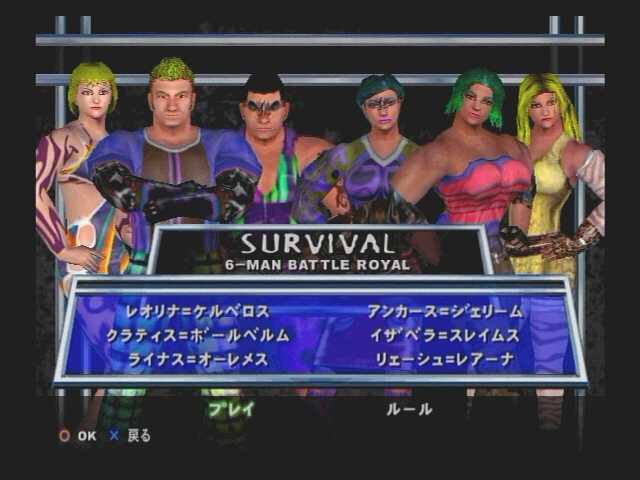Select the クラティス=ボールベルム entry
Screen dimensions: 640x480
(x=198, y=336)
